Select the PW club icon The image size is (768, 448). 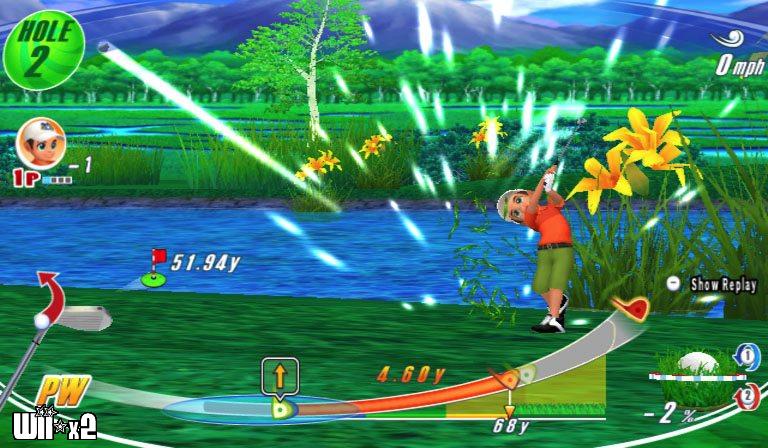(x=62, y=391)
